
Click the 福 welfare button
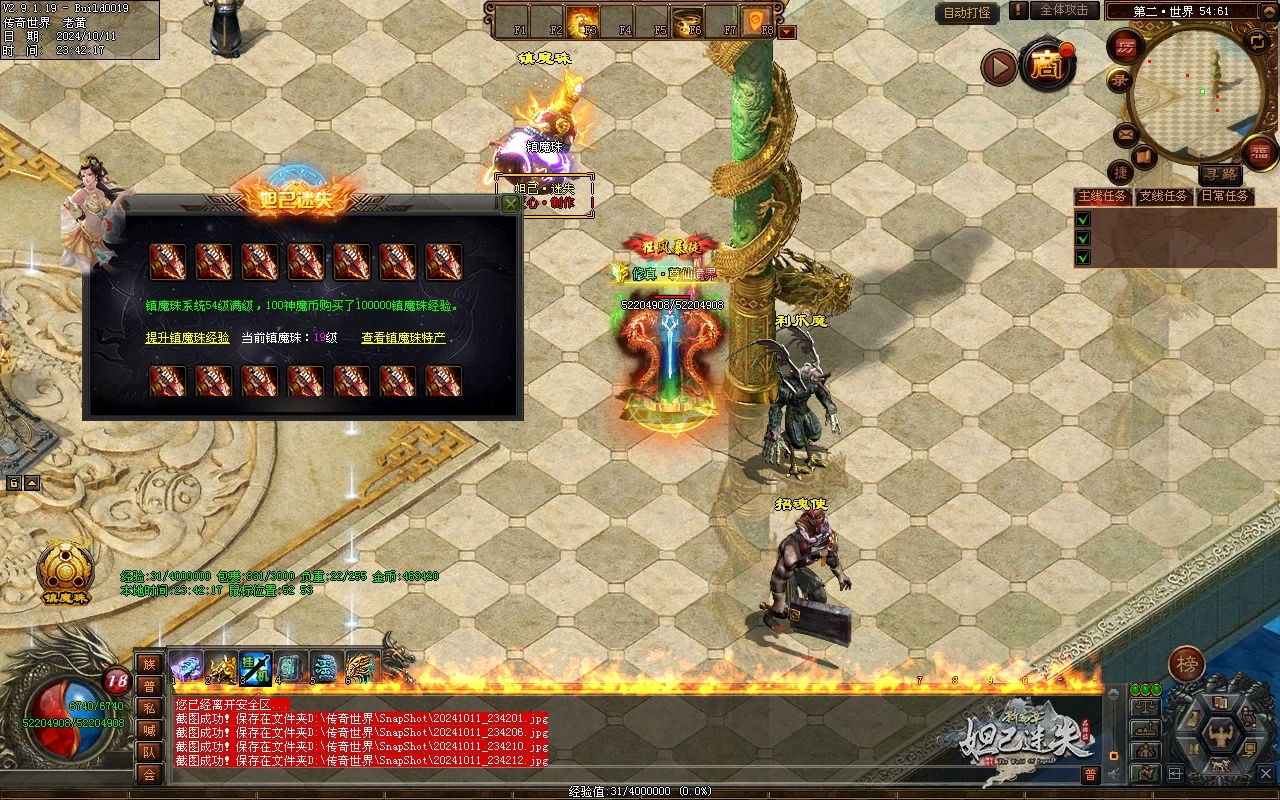[x=1260, y=152]
